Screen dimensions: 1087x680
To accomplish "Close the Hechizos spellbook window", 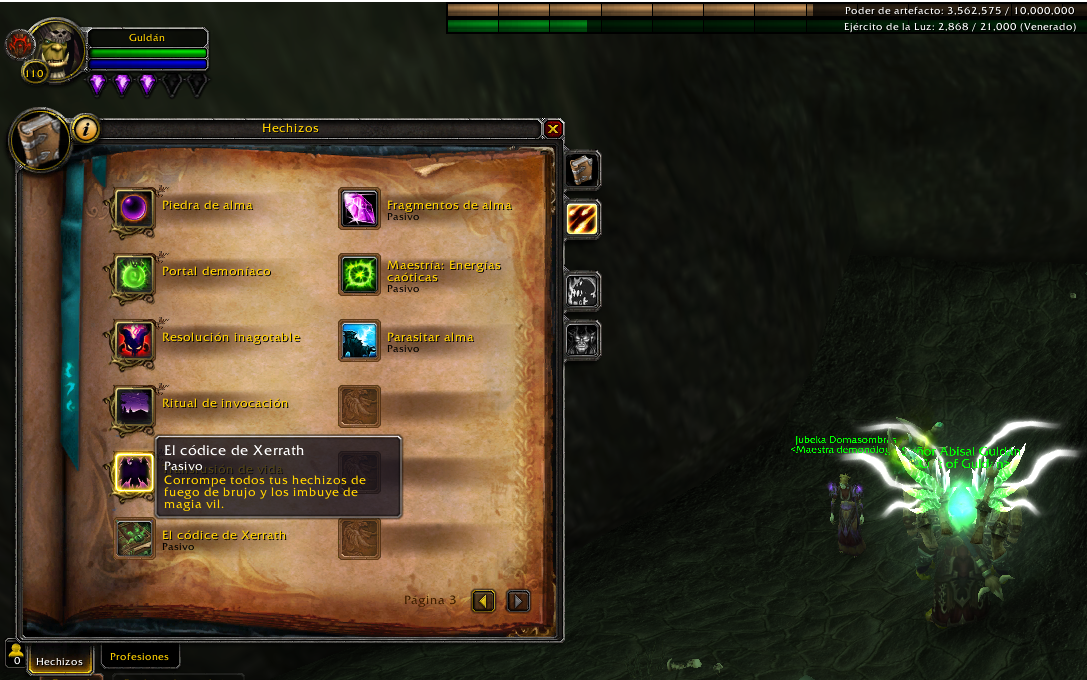I will [x=553, y=129].
